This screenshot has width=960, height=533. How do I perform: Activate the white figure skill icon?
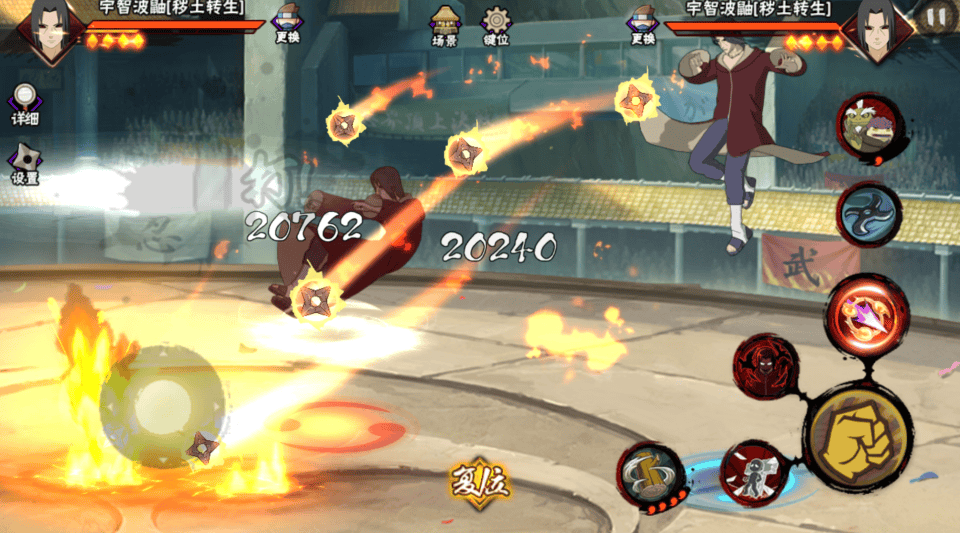(752, 473)
